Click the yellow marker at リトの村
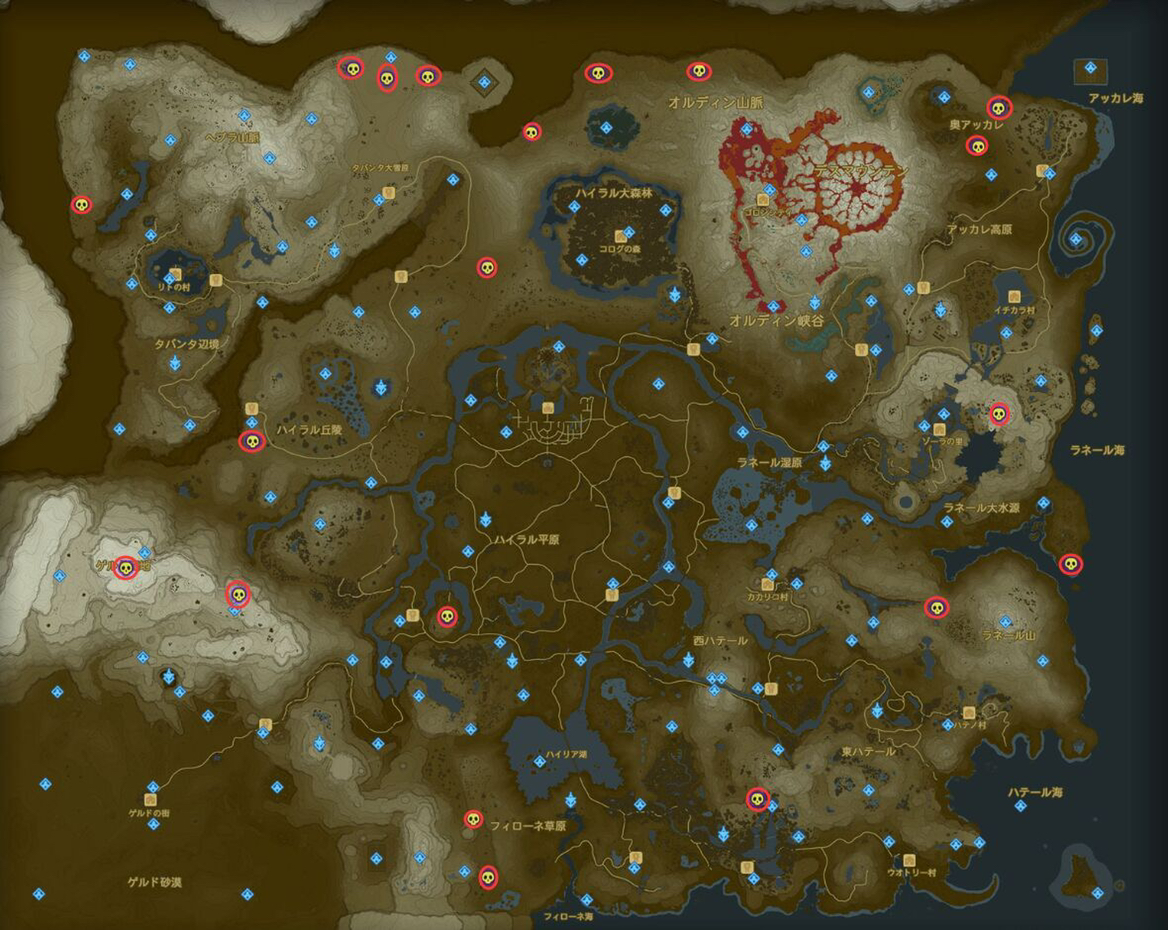Screen dimensions: 1168x930 point(176,274)
